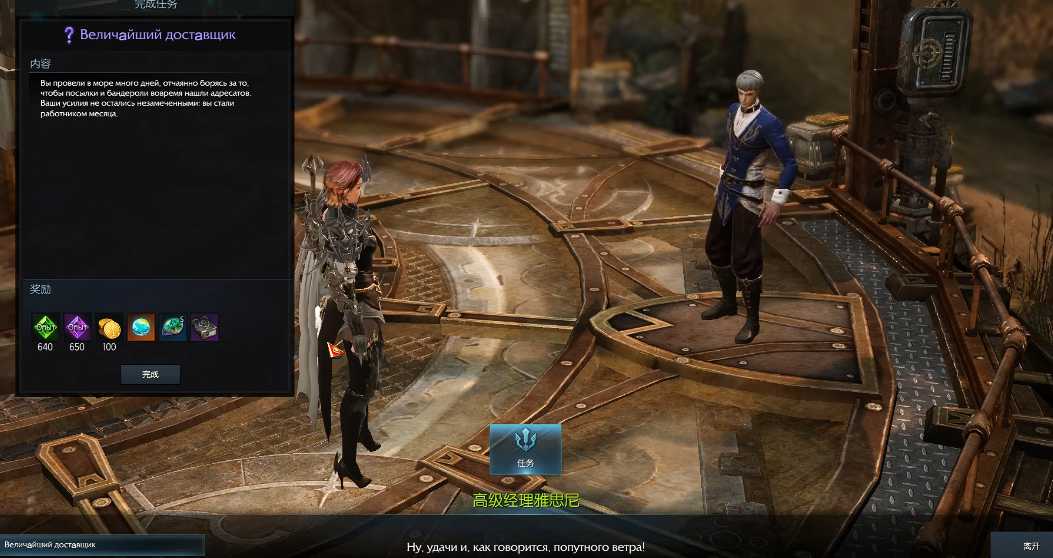Select the green island map reward icon

pos(173,327)
